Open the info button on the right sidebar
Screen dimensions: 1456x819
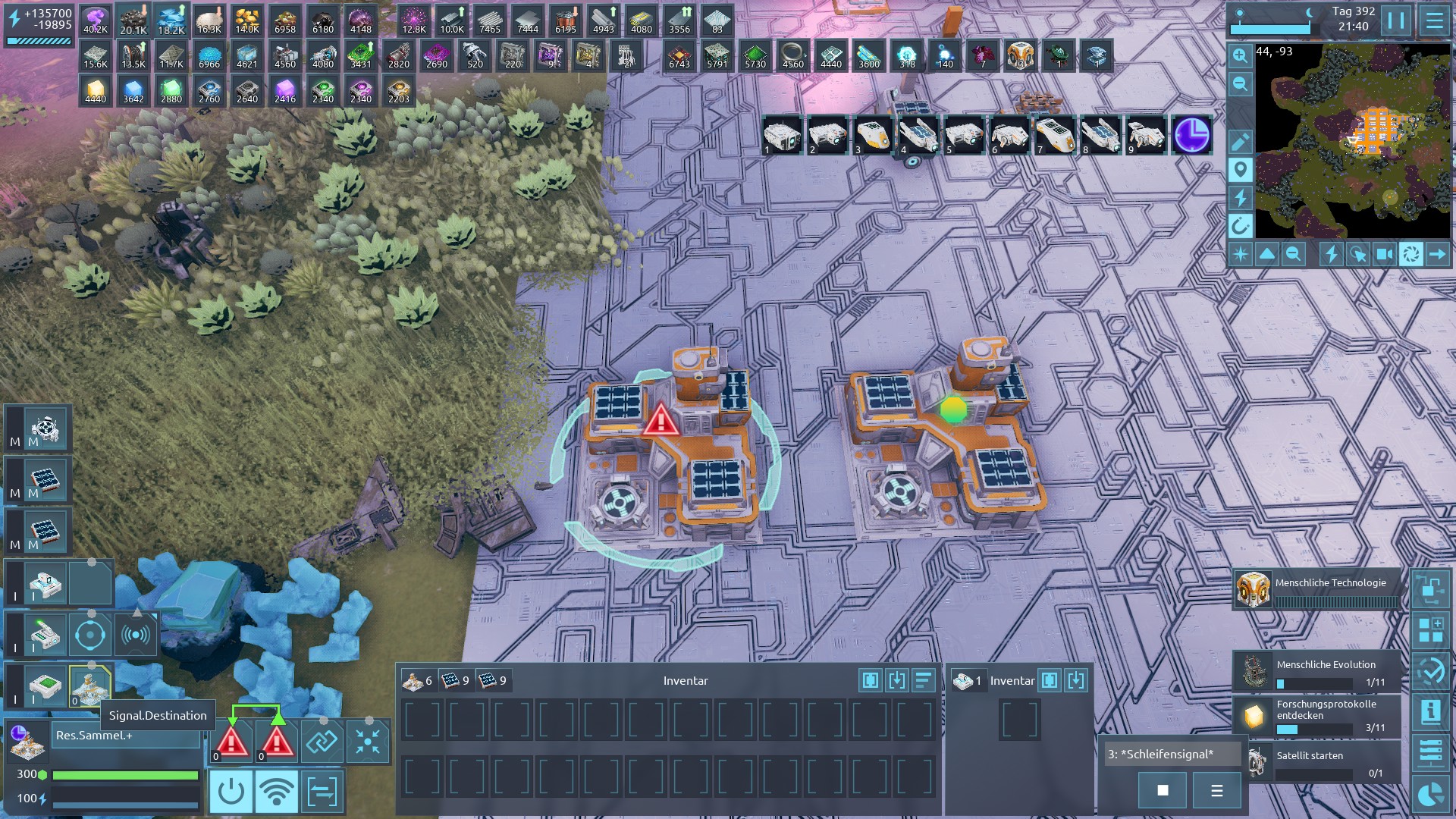pyautogui.click(x=1430, y=712)
